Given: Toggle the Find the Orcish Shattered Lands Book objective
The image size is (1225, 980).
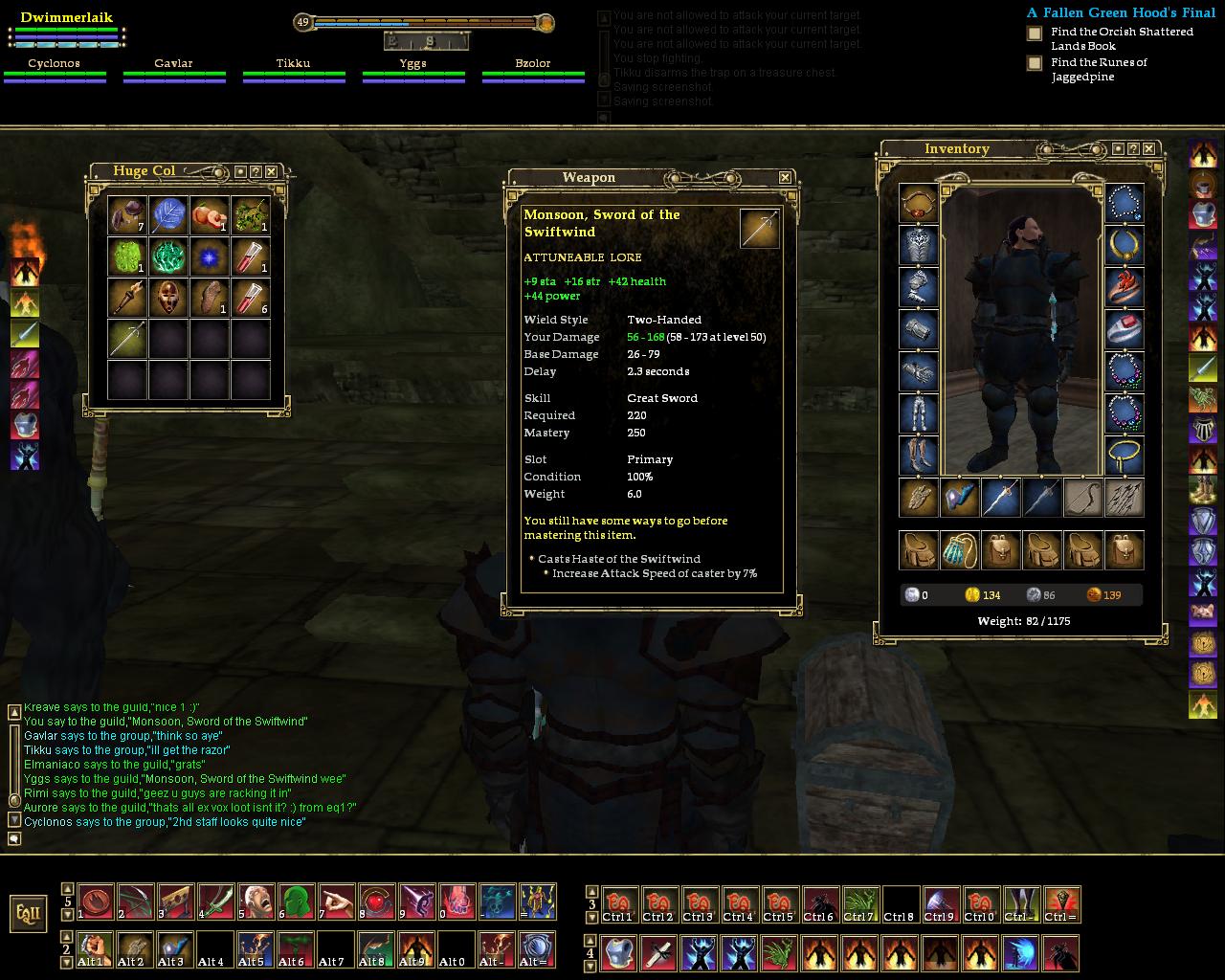Looking at the screenshot, I should [1035, 33].
